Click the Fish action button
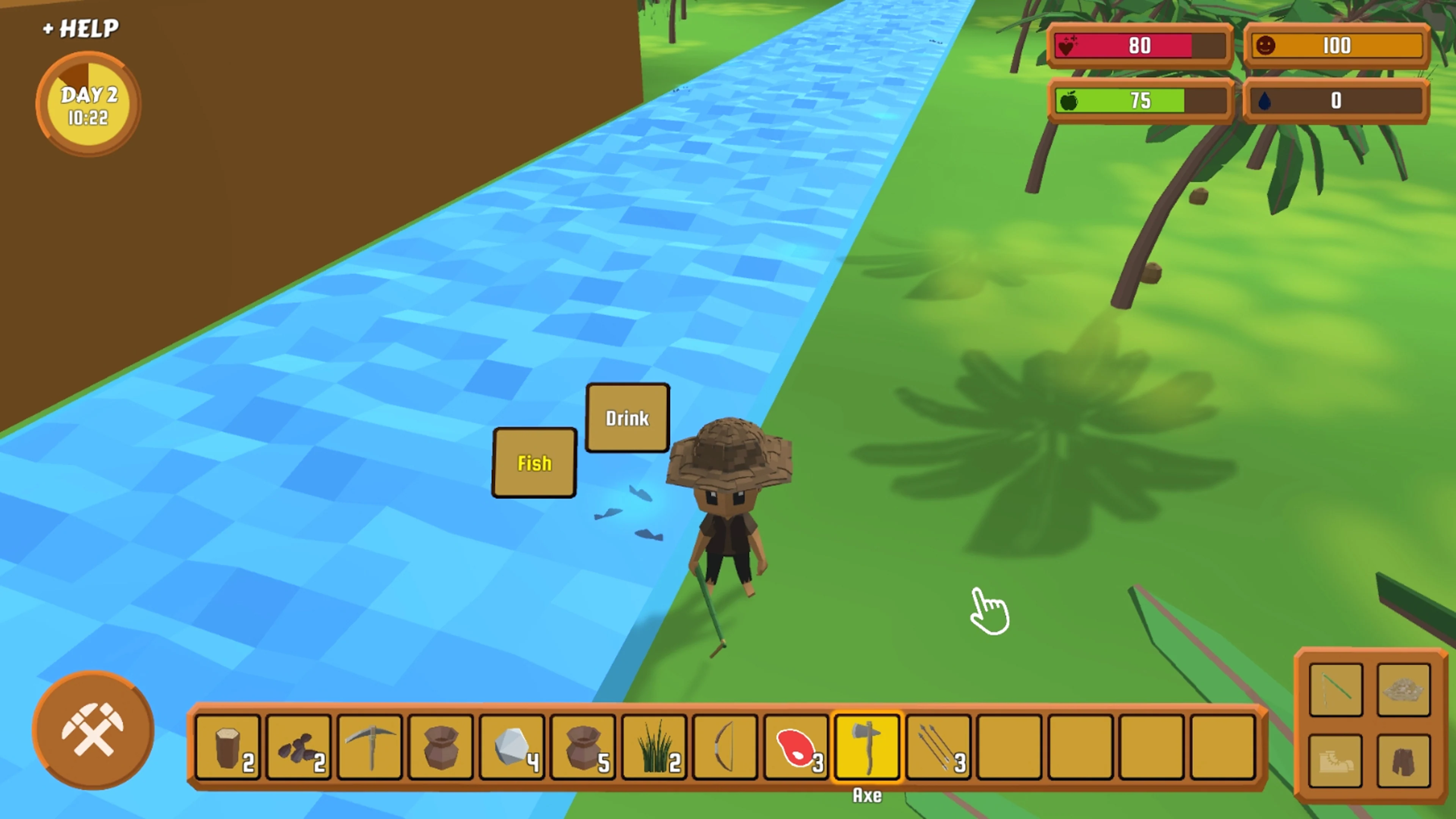Image resolution: width=1456 pixels, height=819 pixels. pyautogui.click(x=534, y=462)
